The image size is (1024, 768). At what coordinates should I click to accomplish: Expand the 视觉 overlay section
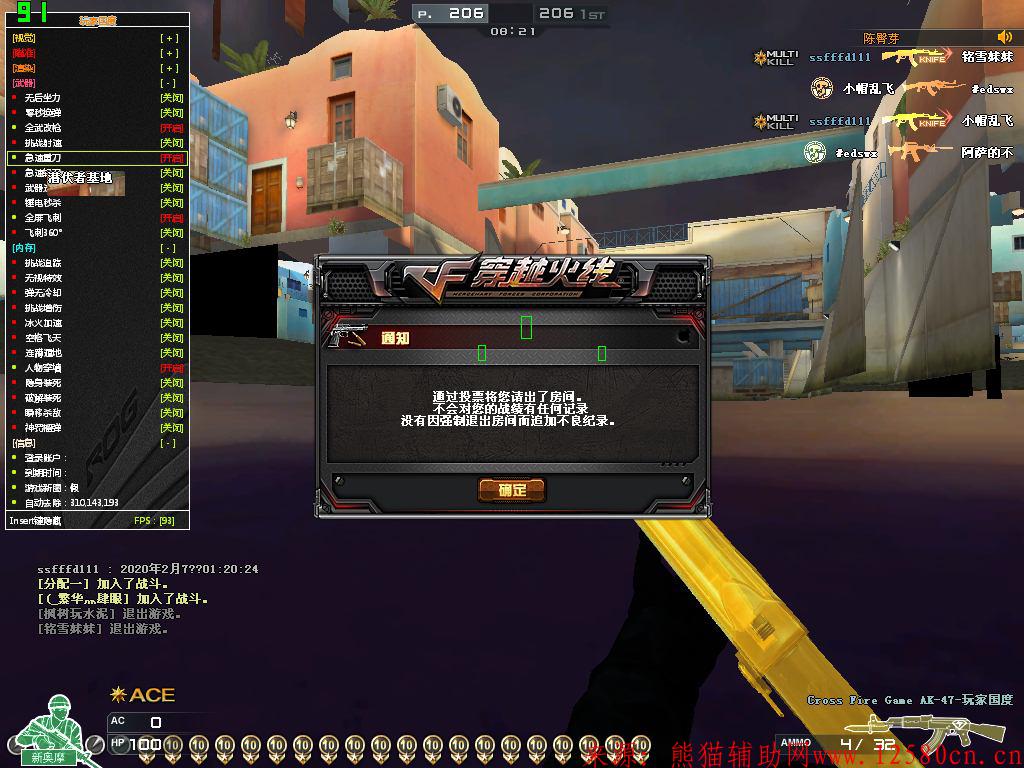[171, 38]
